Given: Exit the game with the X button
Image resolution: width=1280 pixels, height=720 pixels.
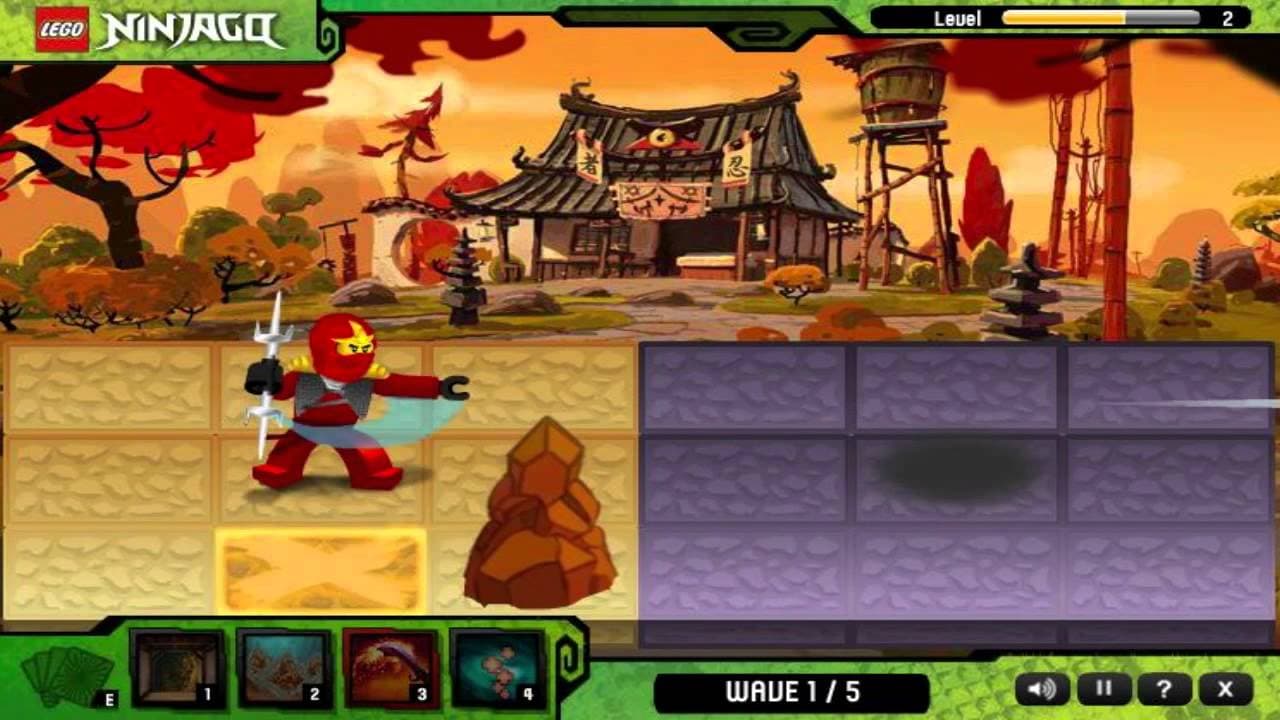Looking at the screenshot, I should [1227, 689].
